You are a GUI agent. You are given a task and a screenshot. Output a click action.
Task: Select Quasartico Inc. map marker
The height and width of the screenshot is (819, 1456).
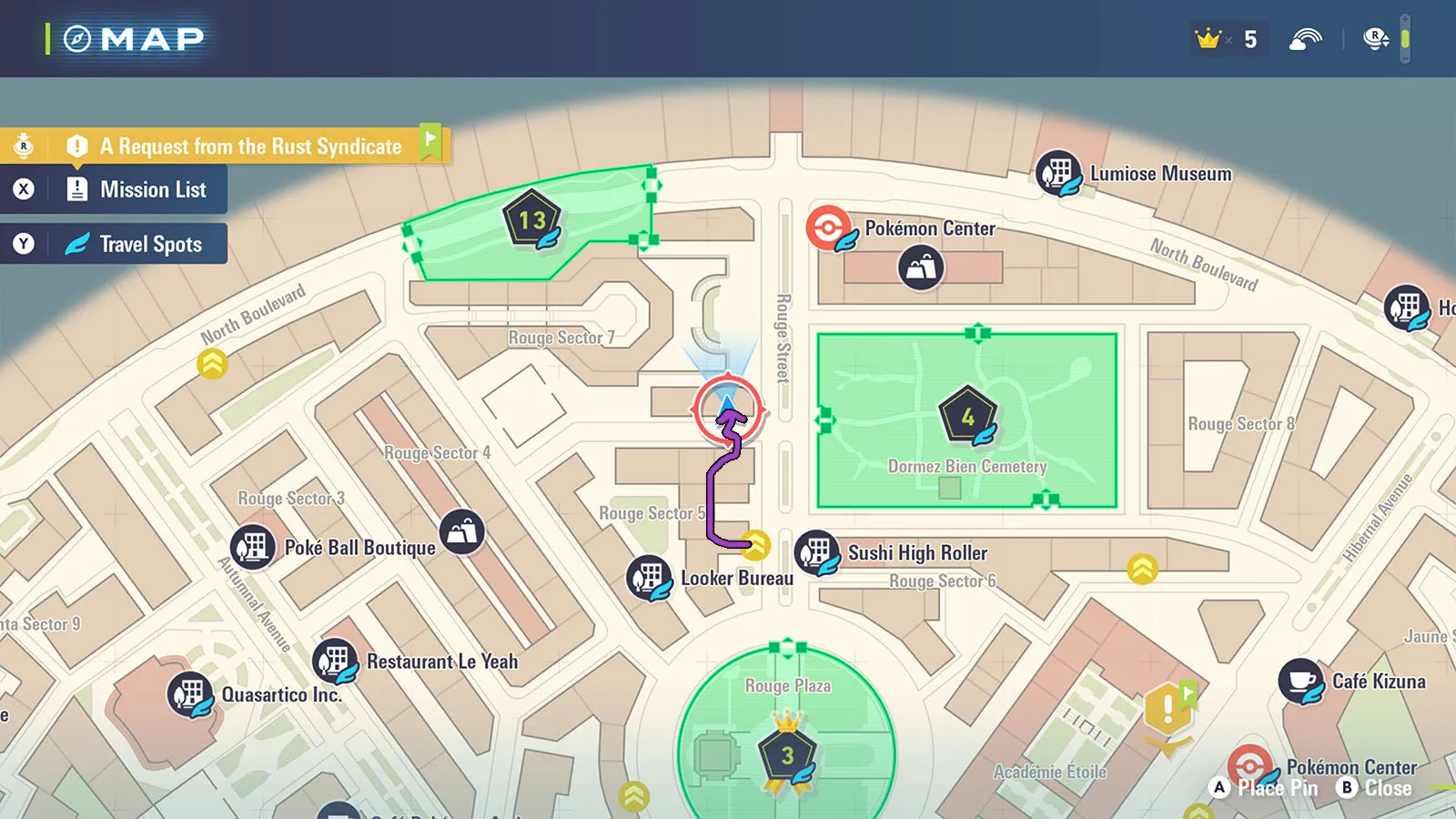190,695
